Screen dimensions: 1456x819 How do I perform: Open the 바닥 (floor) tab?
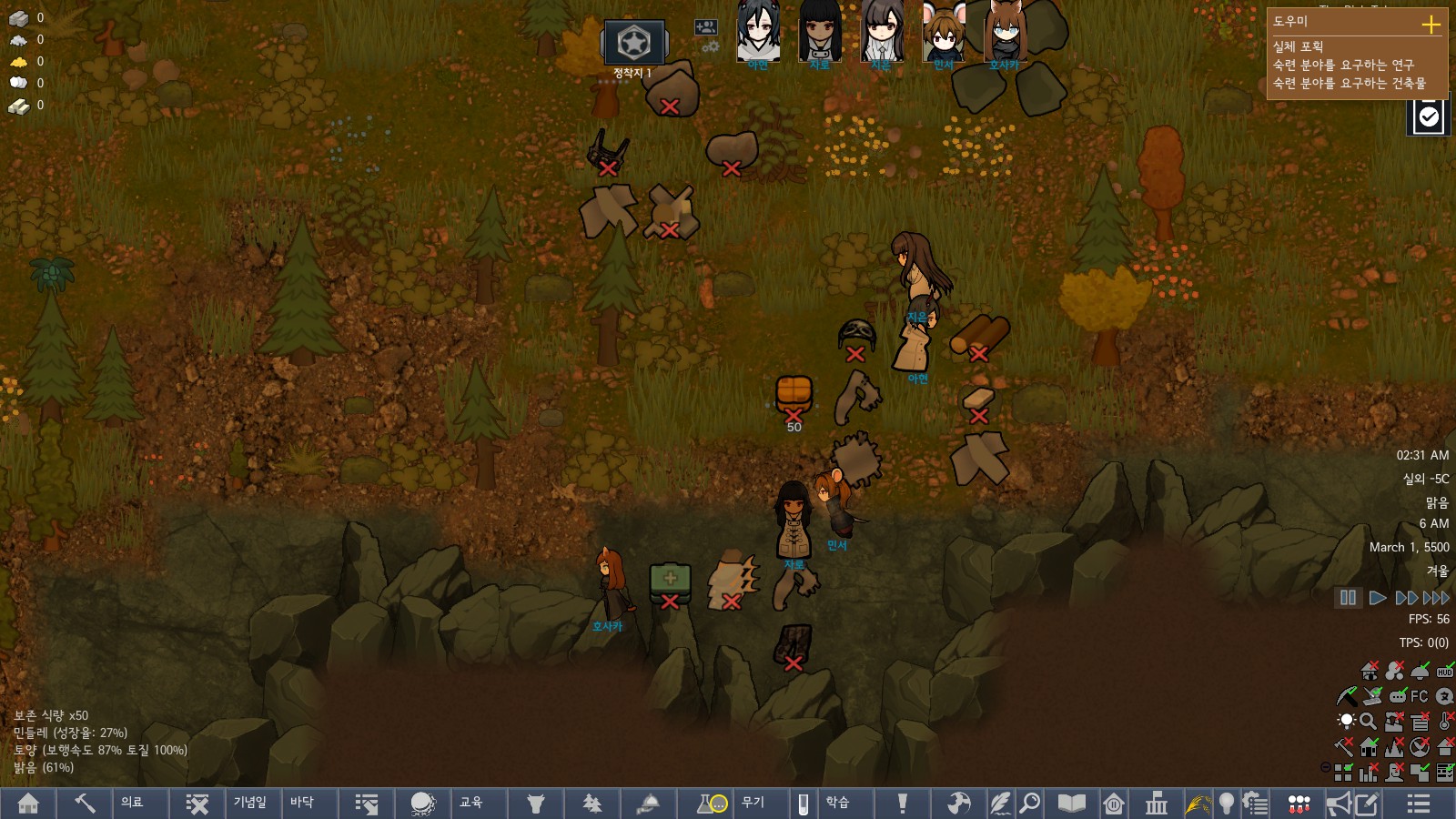pyautogui.click(x=302, y=803)
